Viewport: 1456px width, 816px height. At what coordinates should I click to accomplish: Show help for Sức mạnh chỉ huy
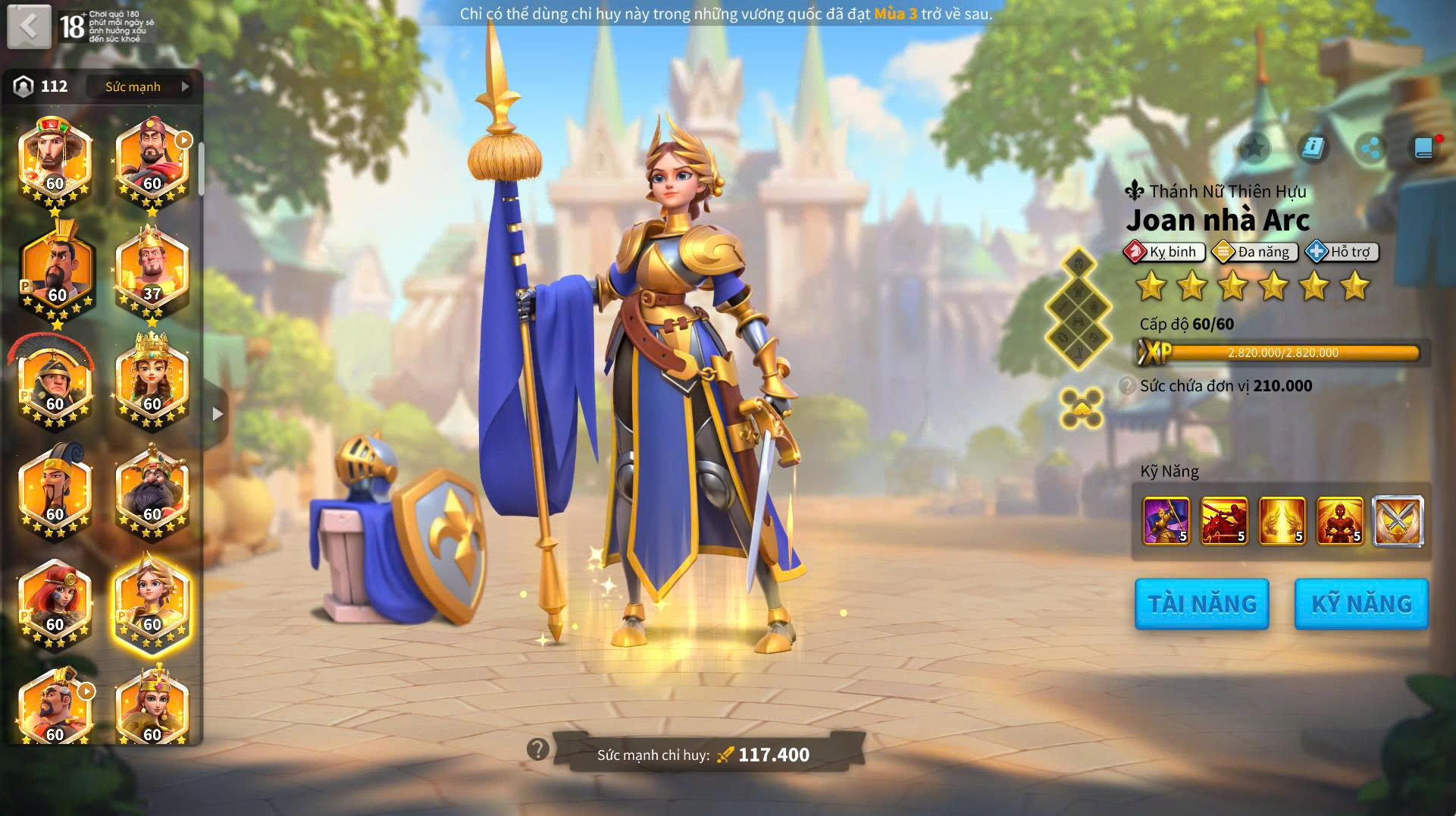537,749
